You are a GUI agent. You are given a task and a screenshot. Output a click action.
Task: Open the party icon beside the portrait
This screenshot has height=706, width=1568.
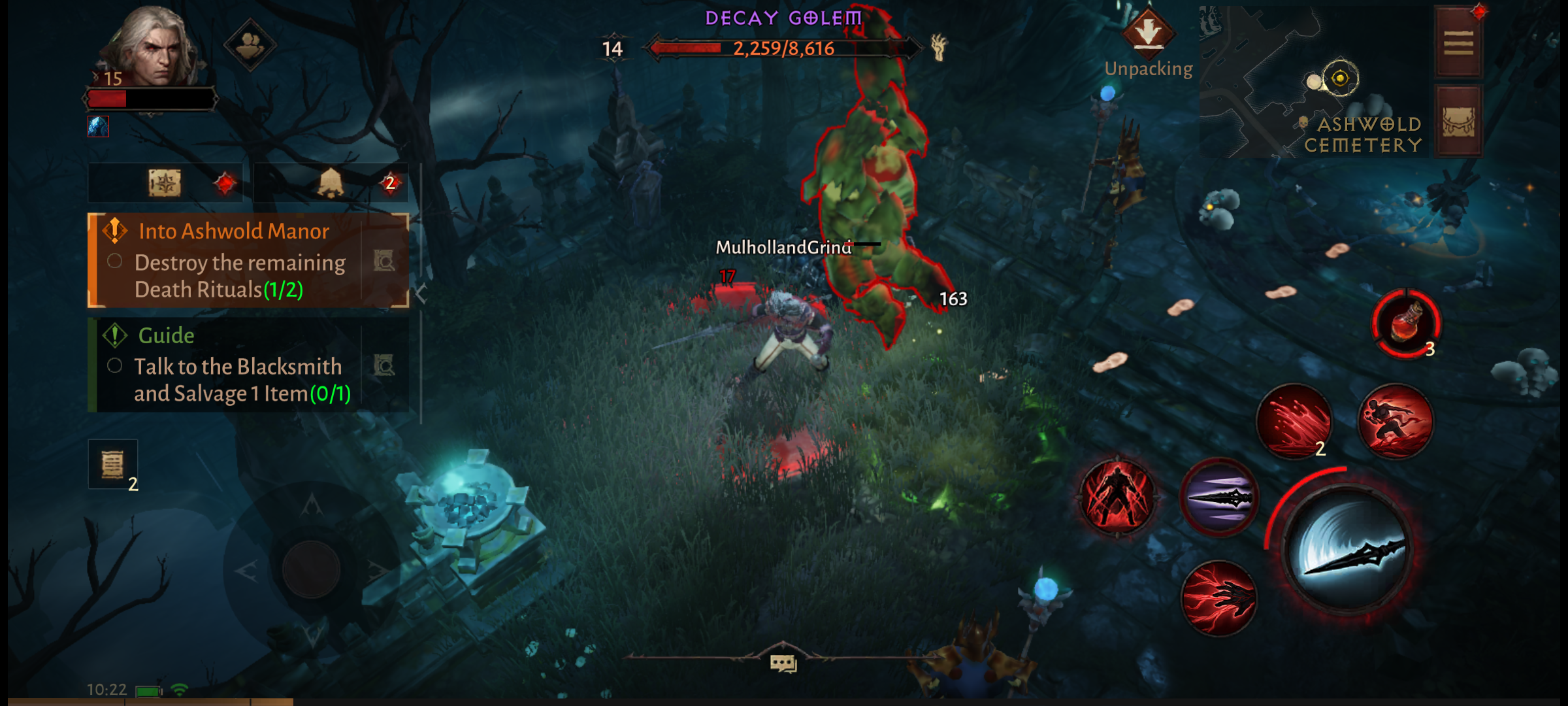coord(250,45)
